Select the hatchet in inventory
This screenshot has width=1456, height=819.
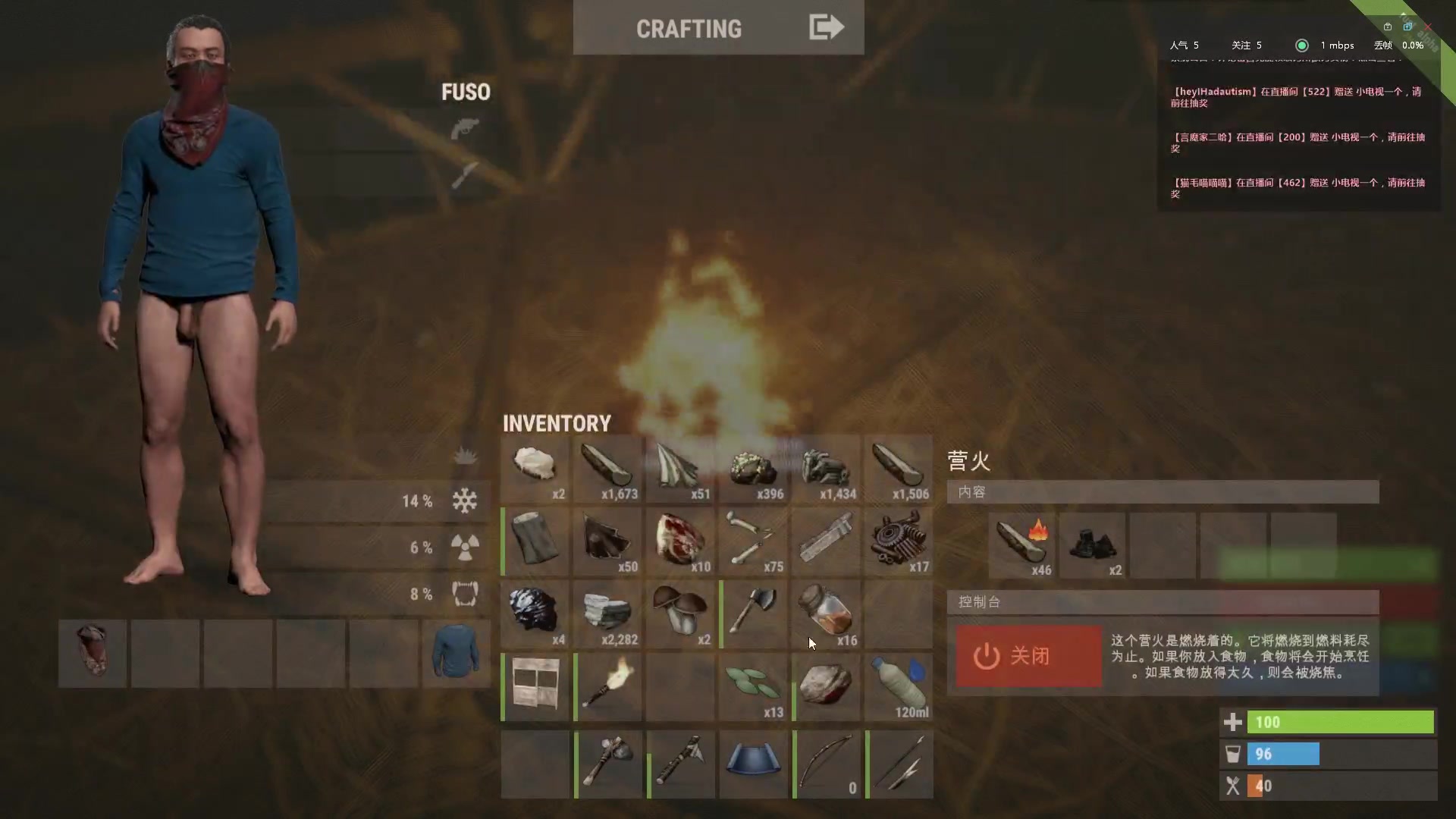point(754,613)
